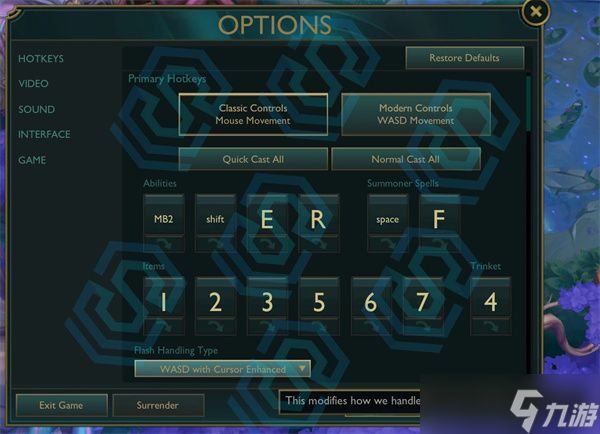Viewport: 600px width, 434px height.
Task: Apply Quick Cast All
Action: 253,159
